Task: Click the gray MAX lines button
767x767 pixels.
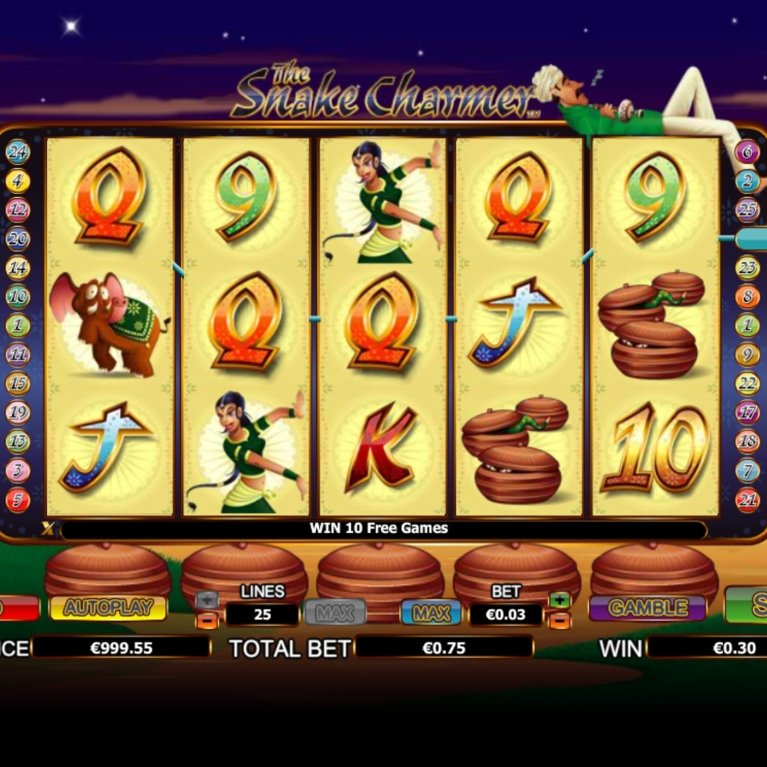Action: [x=335, y=611]
